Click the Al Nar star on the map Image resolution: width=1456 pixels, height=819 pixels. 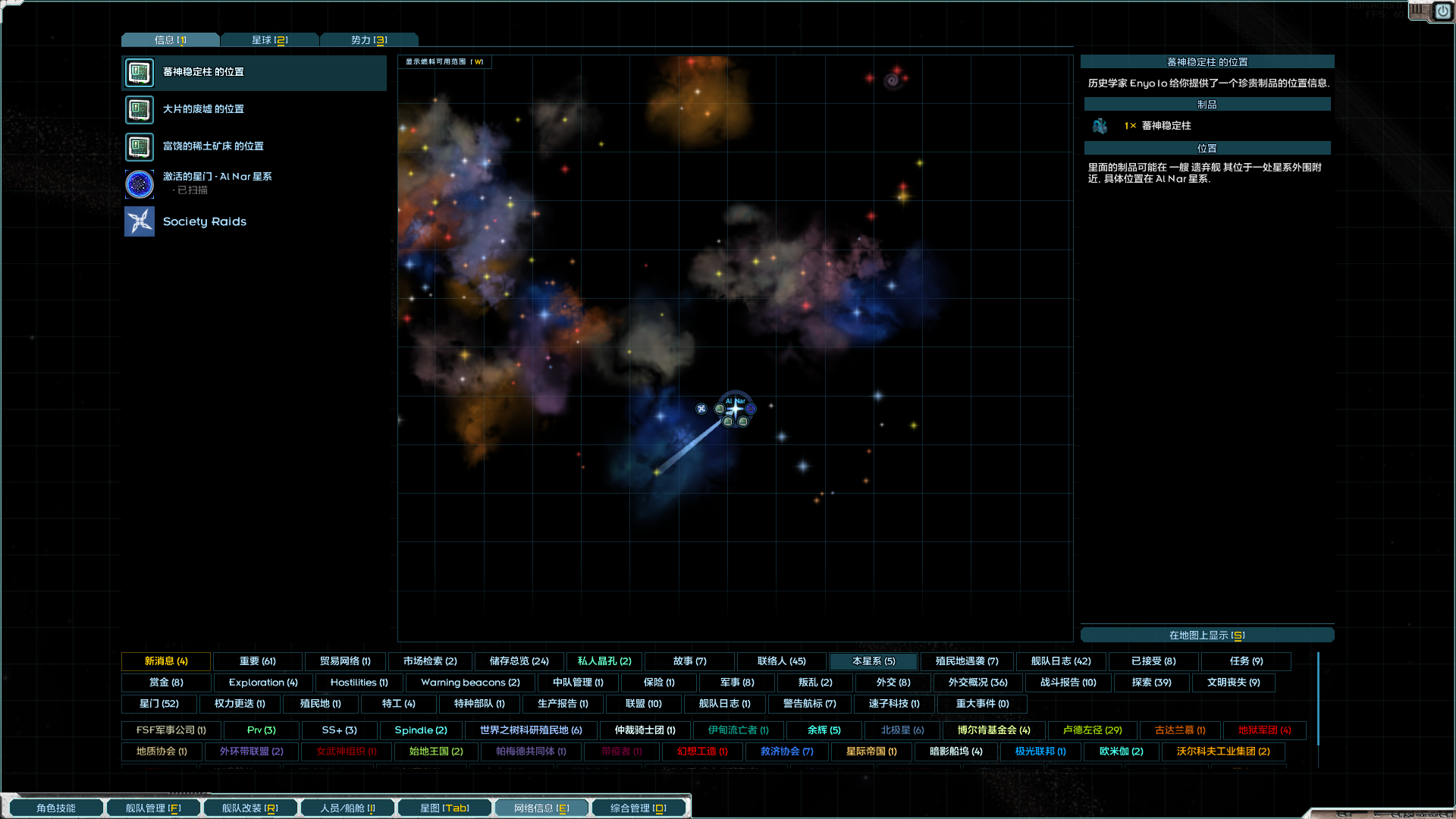tap(736, 408)
